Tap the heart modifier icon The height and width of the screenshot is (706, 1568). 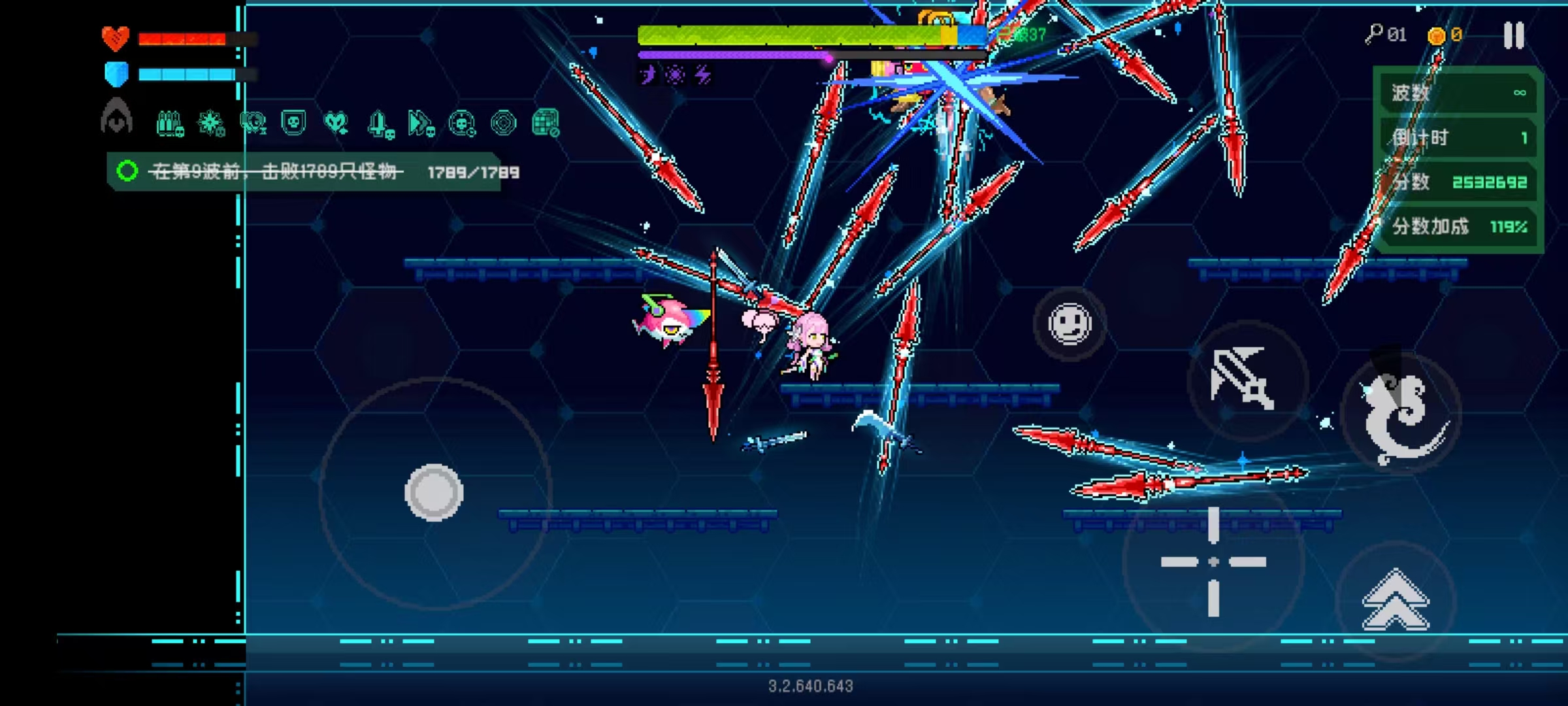click(336, 123)
